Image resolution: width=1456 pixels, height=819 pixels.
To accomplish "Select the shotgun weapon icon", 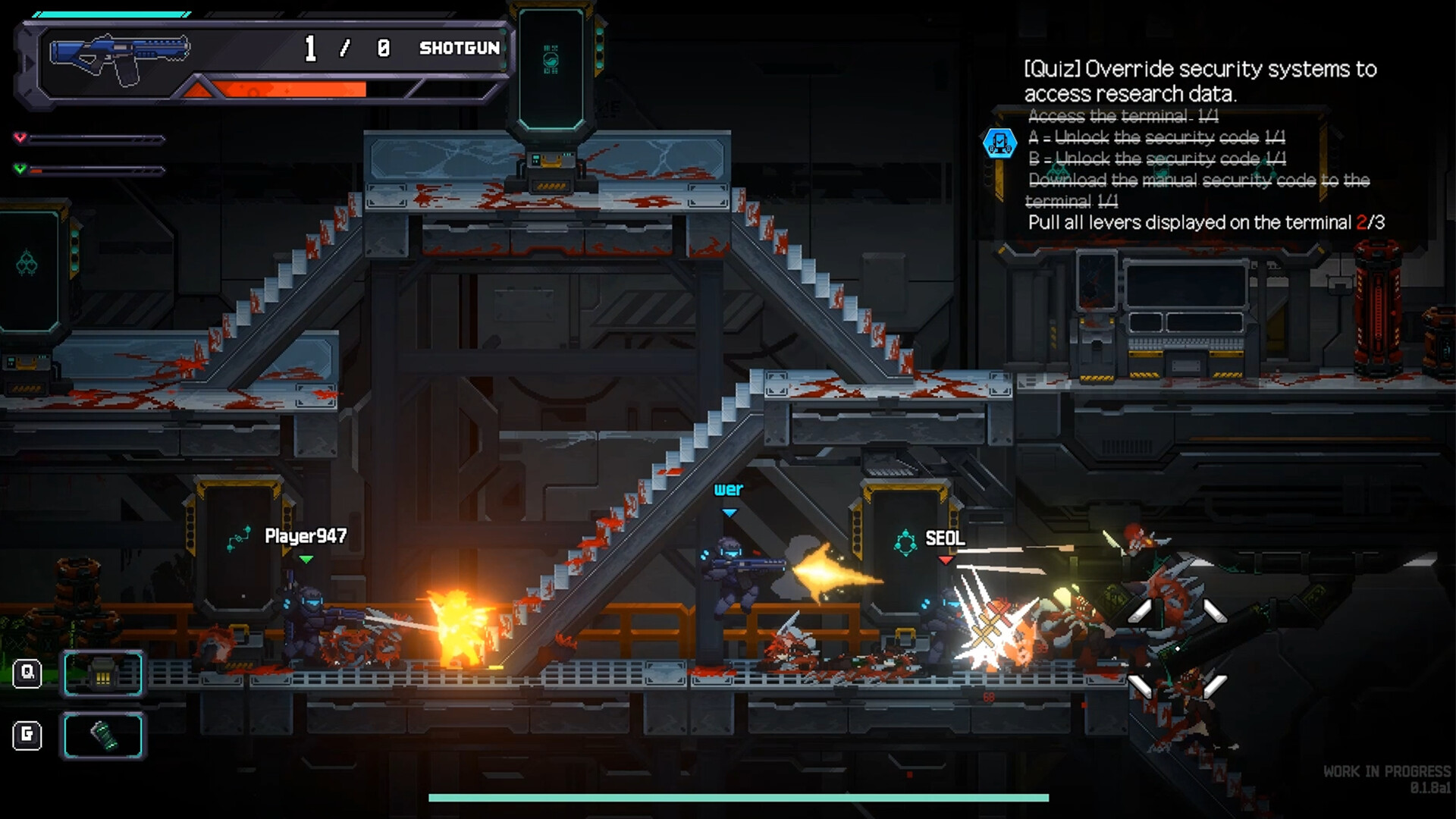I will [119, 56].
